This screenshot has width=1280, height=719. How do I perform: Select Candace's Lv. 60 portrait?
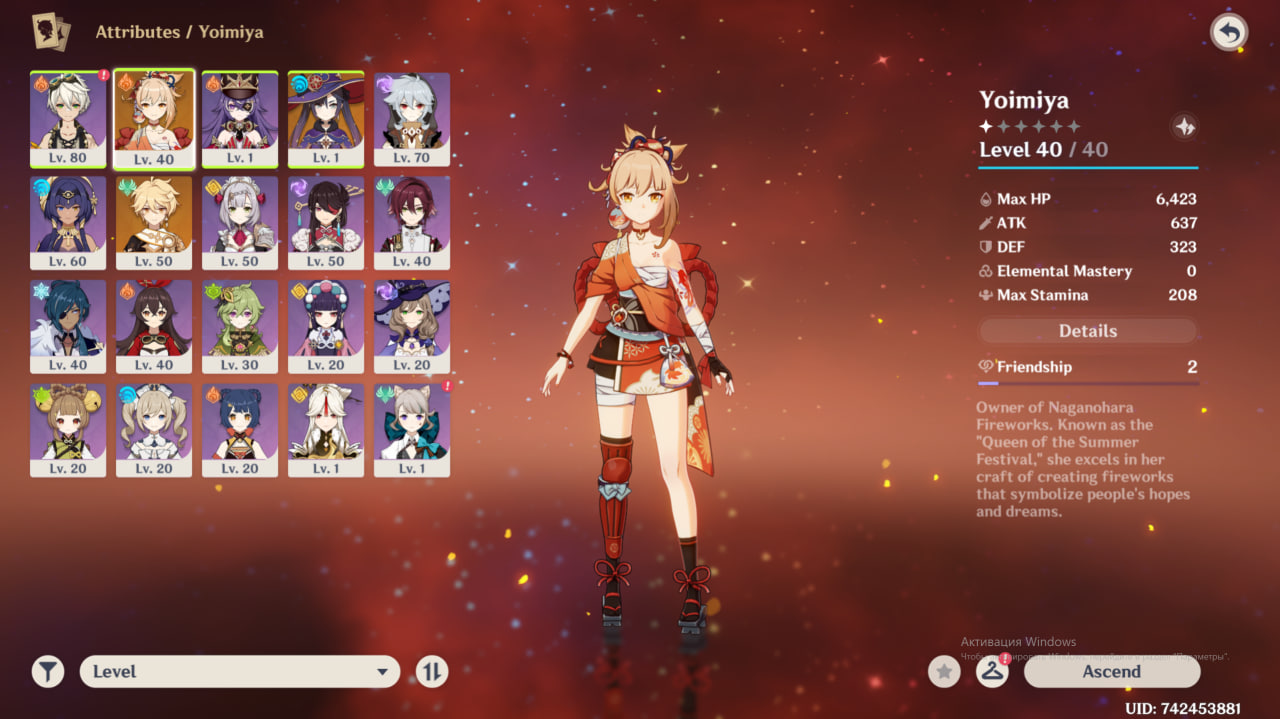[68, 222]
